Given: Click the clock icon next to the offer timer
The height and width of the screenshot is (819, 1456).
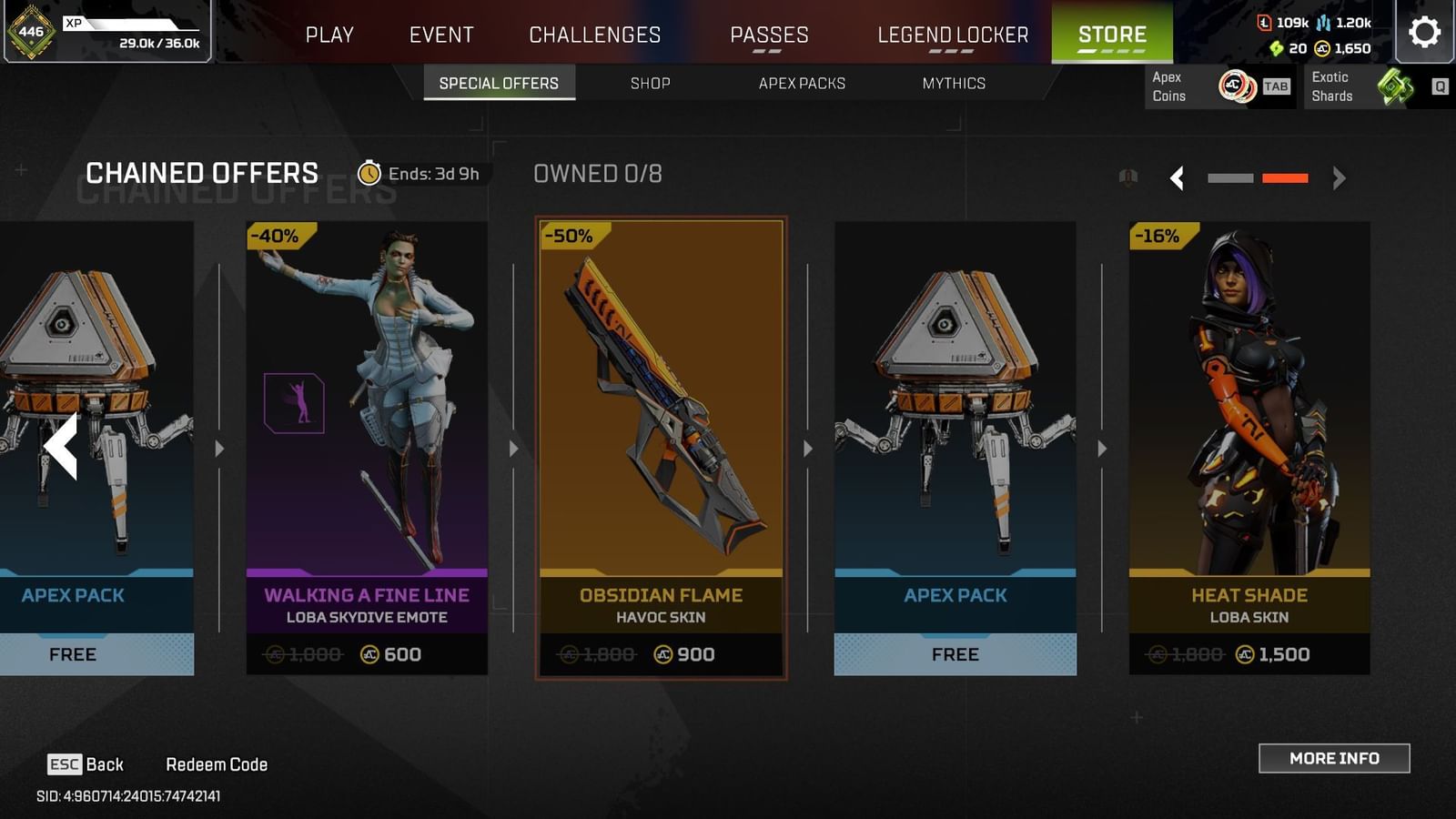Looking at the screenshot, I should (x=369, y=173).
